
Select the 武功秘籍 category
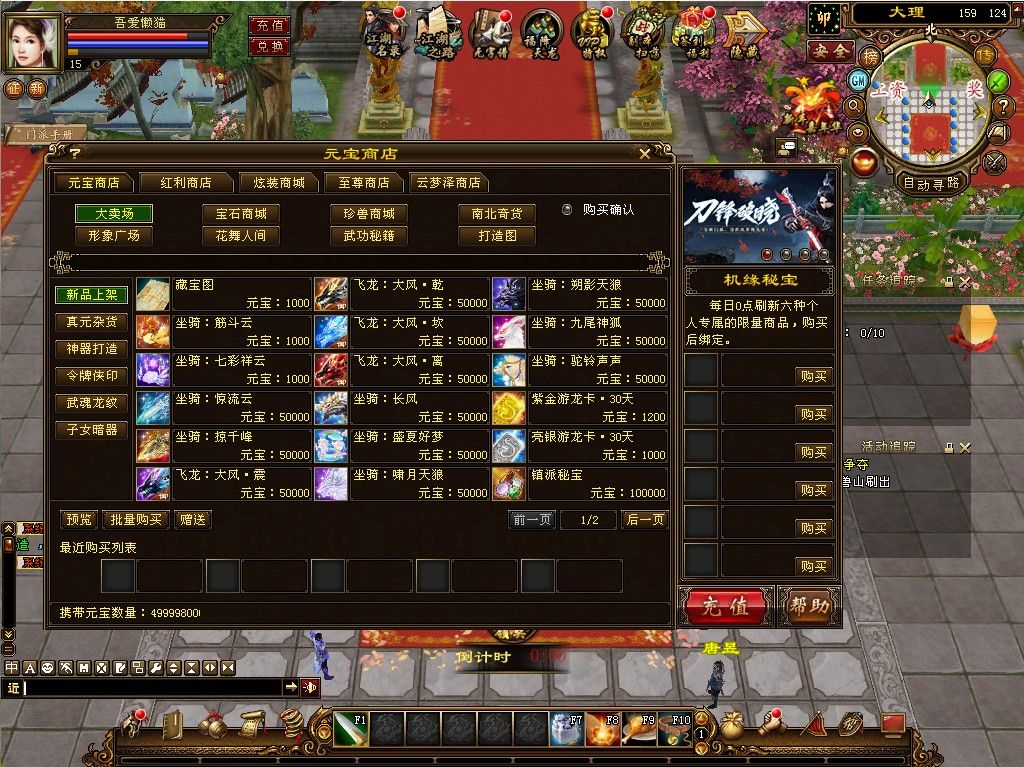[369, 236]
